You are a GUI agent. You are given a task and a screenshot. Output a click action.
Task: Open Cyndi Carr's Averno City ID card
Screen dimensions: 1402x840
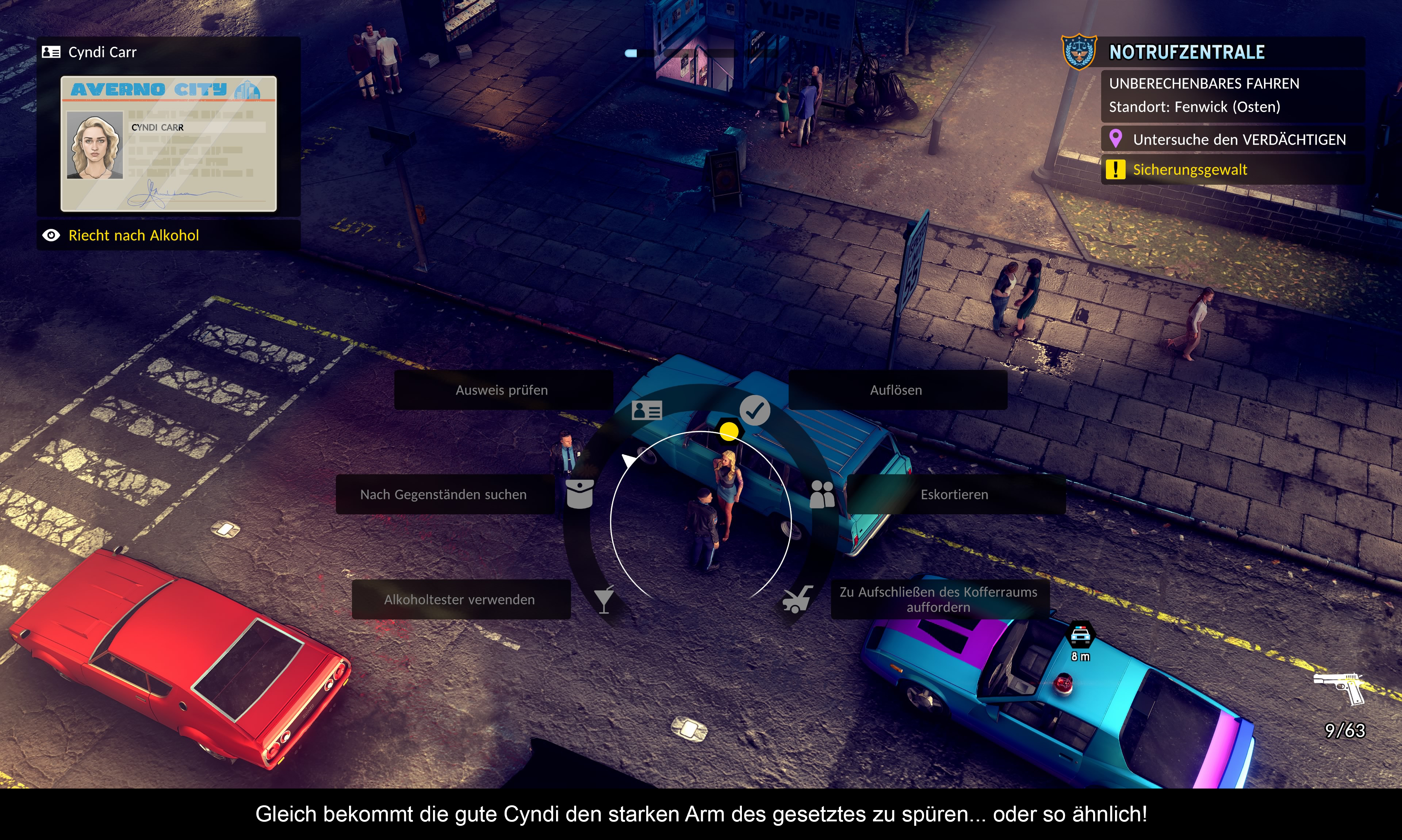click(x=169, y=144)
